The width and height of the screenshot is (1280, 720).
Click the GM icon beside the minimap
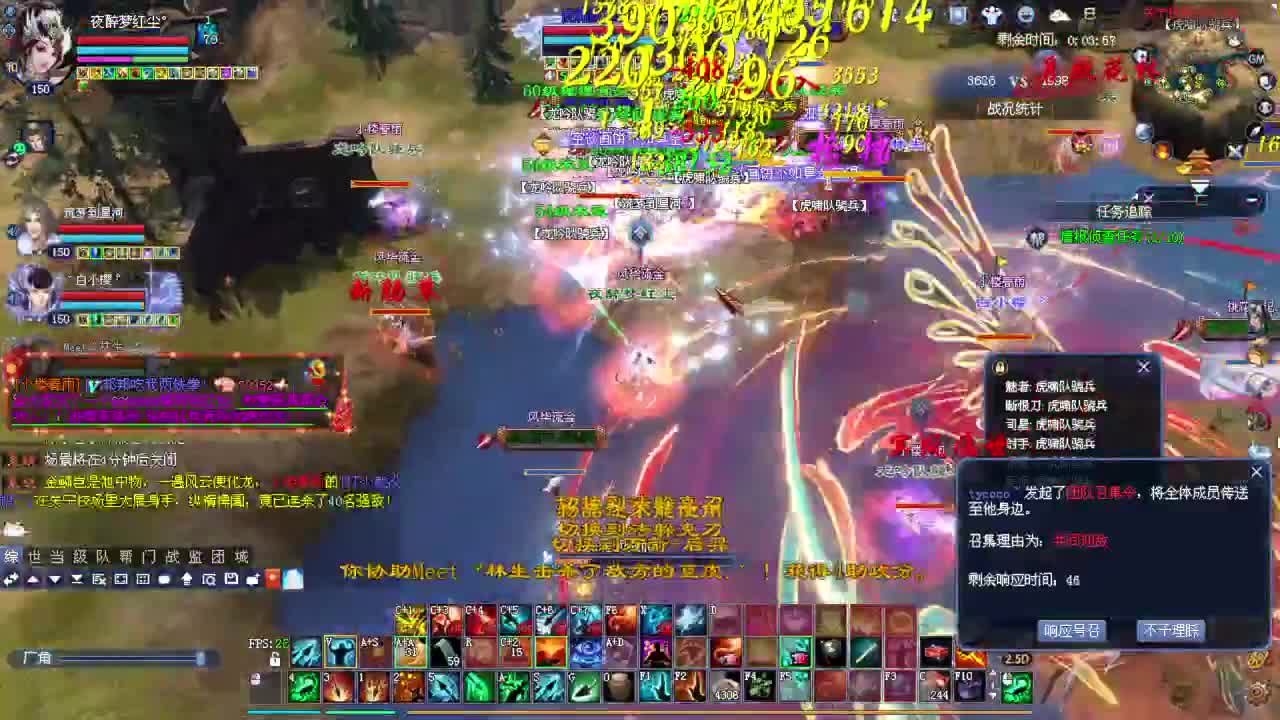click(1255, 60)
